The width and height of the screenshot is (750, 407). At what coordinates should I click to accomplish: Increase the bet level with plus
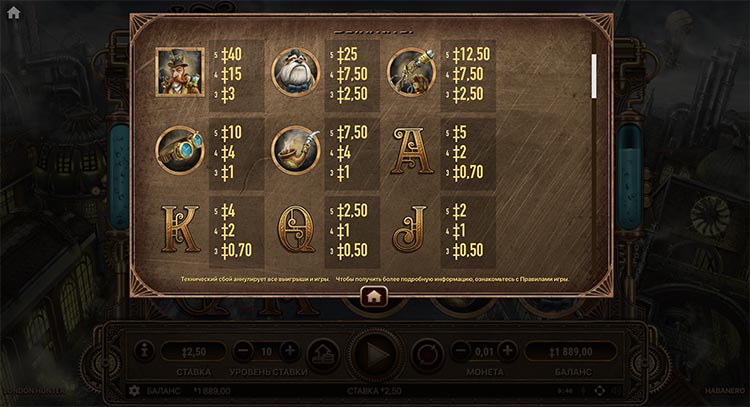[289, 351]
